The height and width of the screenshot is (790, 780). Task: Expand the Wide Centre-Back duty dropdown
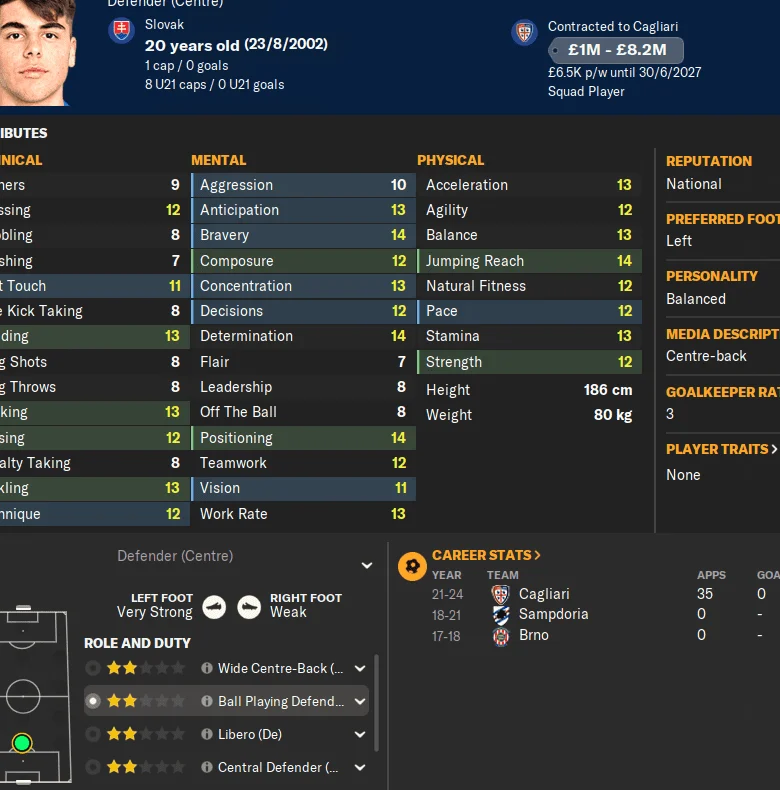360,668
